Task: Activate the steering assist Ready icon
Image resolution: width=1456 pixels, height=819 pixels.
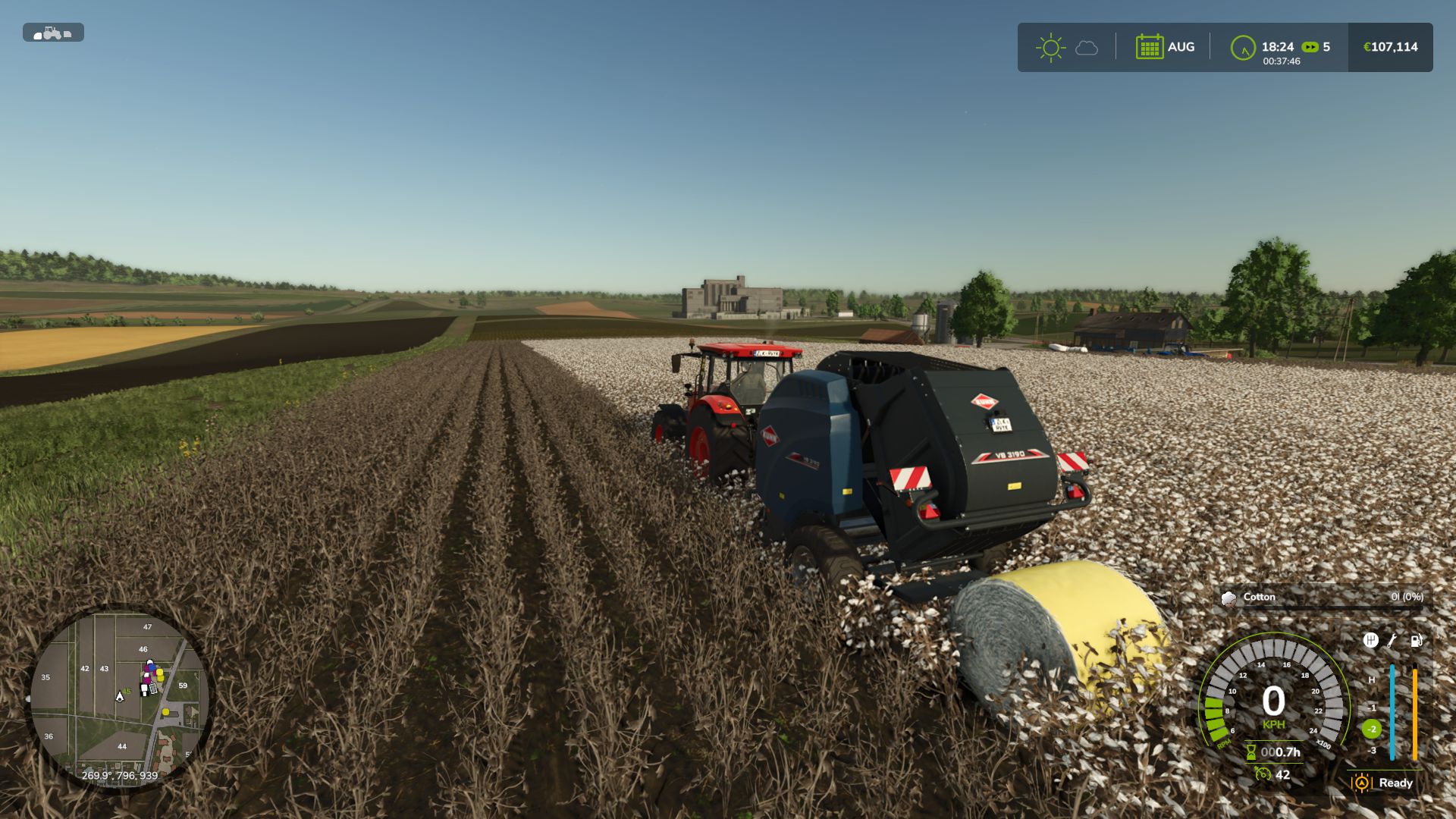Action: [1362, 783]
